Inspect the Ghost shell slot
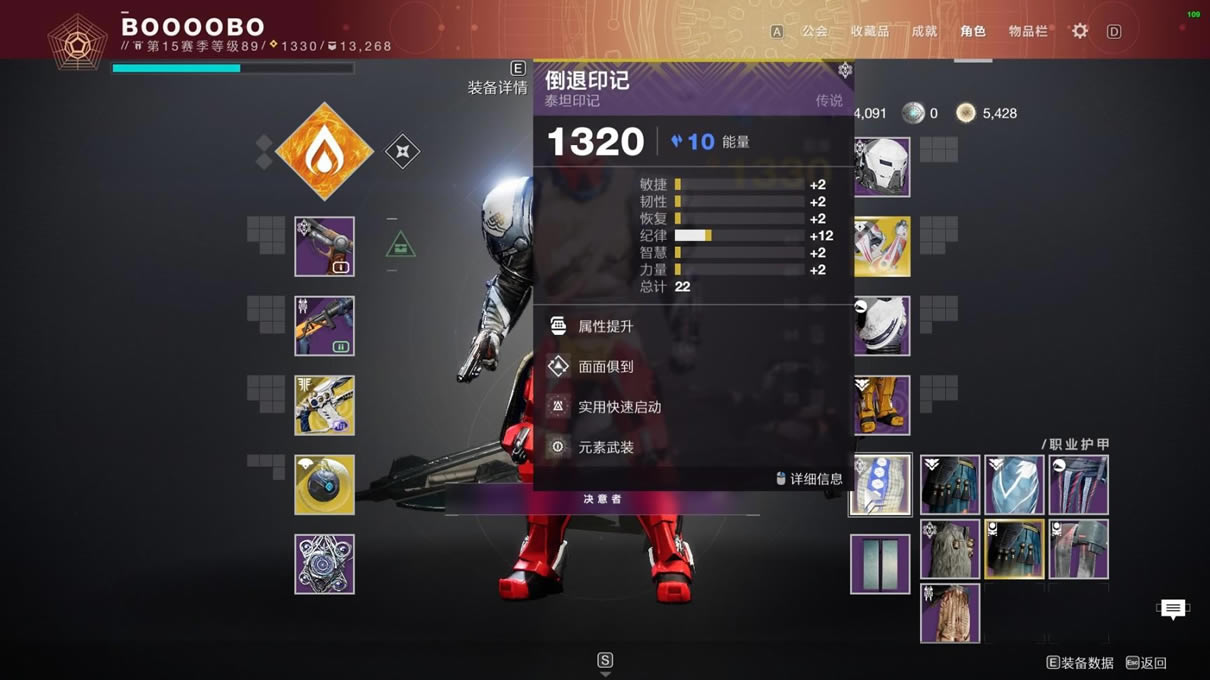 click(324, 485)
